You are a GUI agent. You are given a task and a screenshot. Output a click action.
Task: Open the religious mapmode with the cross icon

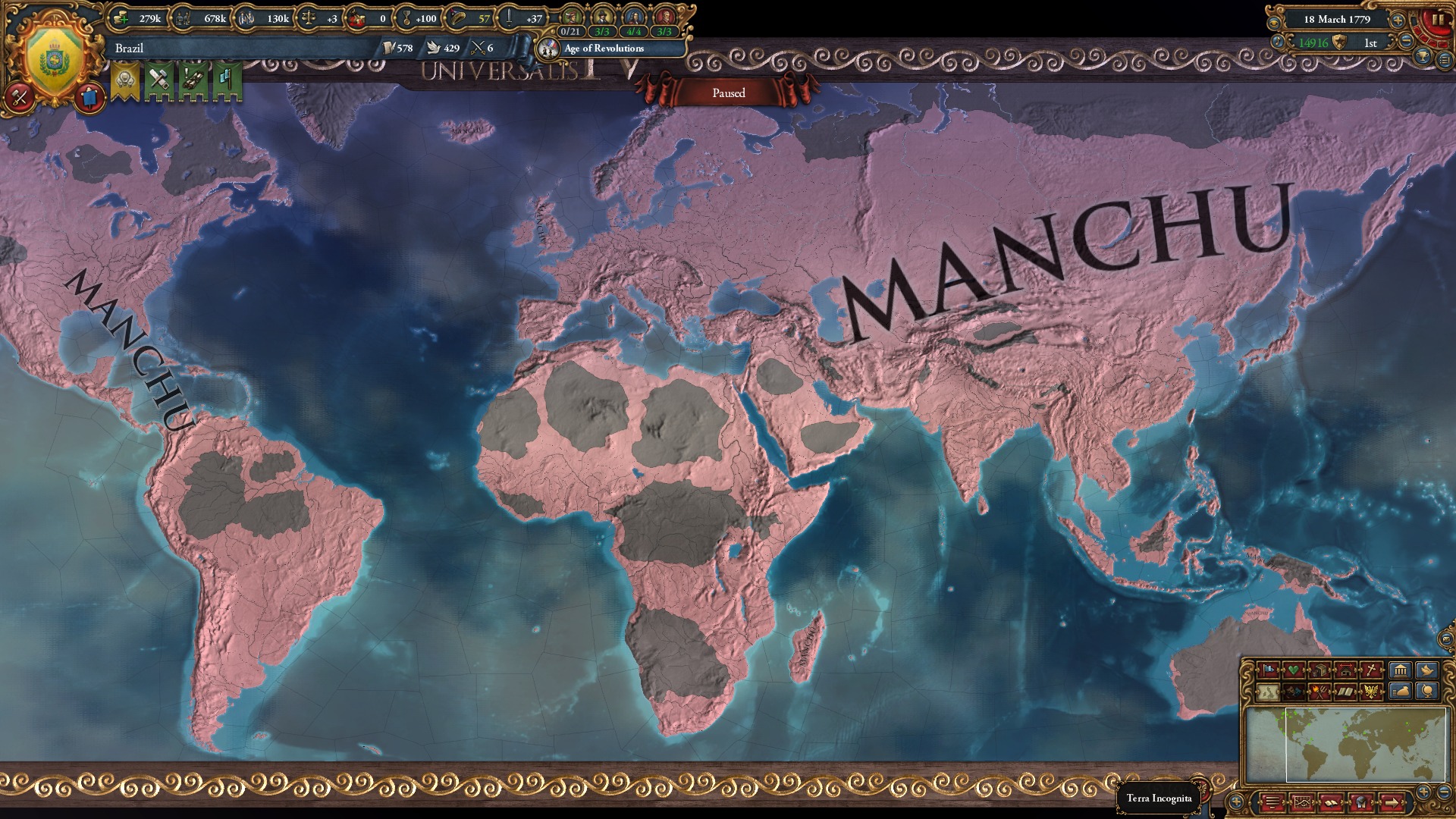(1372, 670)
